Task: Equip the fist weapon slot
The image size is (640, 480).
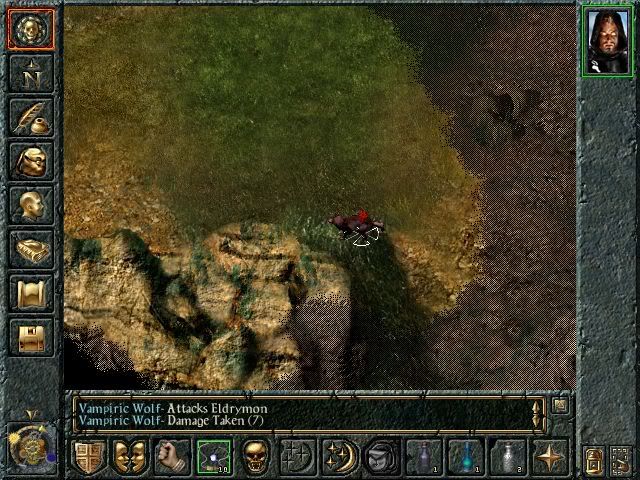Action: click(x=171, y=458)
